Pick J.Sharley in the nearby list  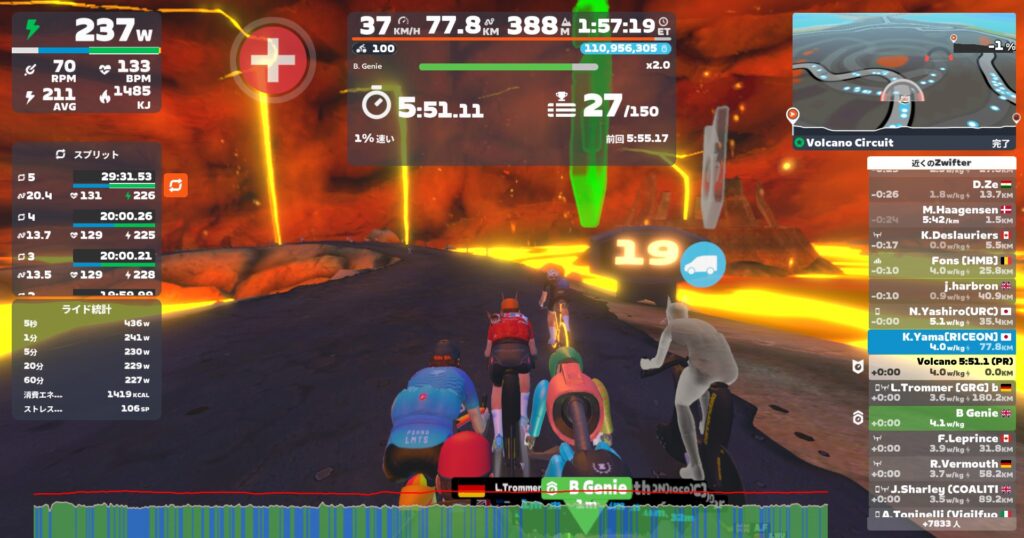pos(940,493)
